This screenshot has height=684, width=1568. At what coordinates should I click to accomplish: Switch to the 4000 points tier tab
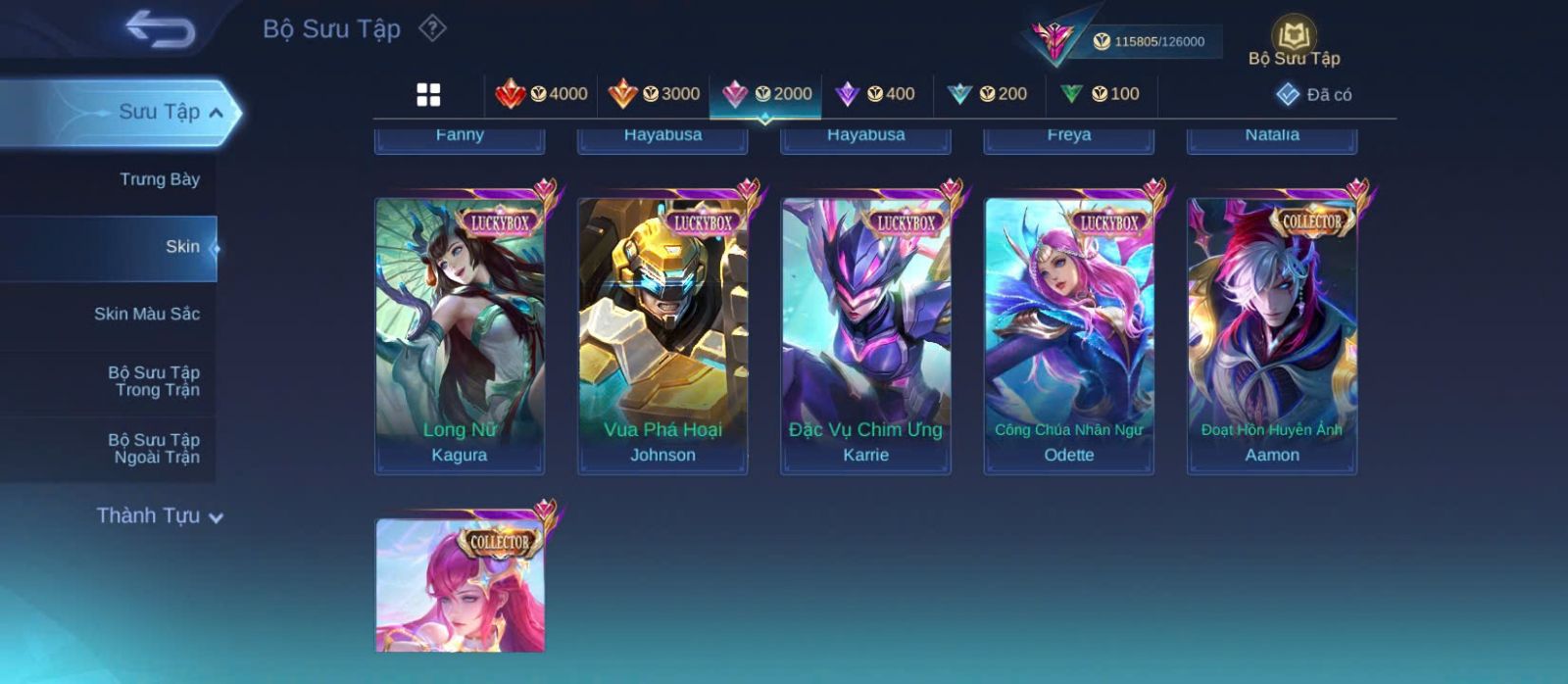tap(541, 94)
